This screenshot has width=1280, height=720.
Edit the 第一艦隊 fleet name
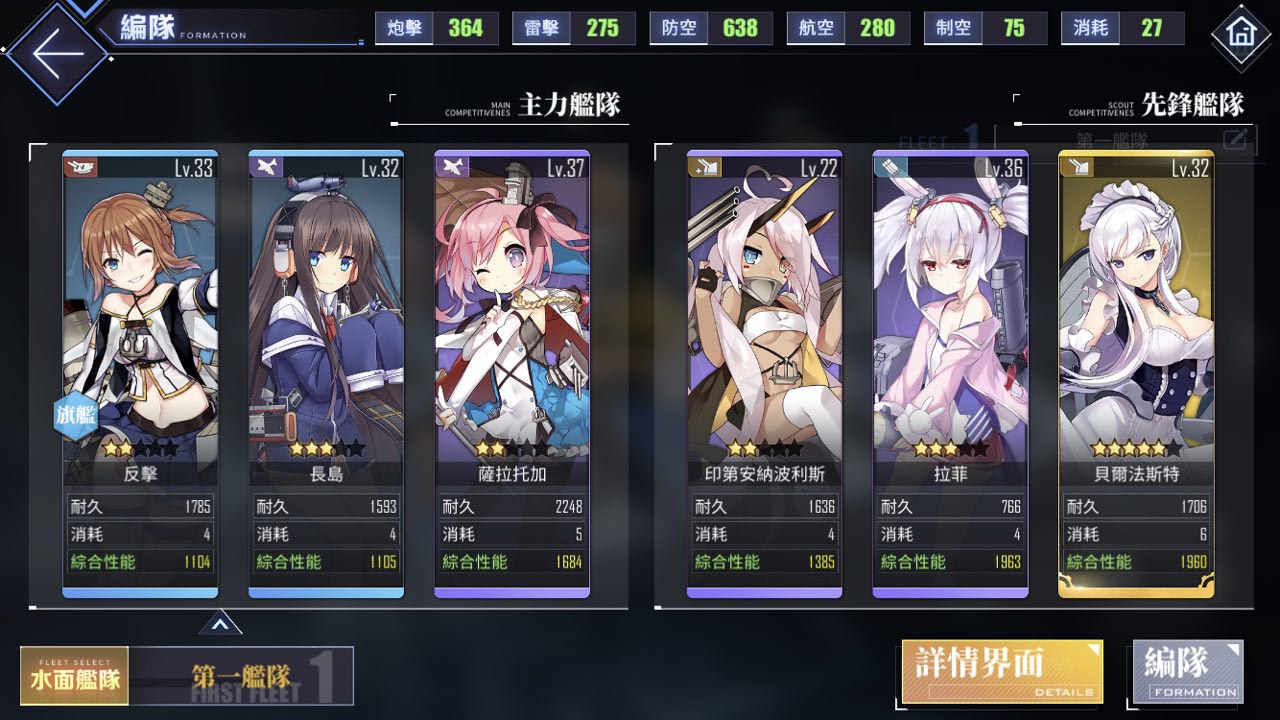[1235, 139]
